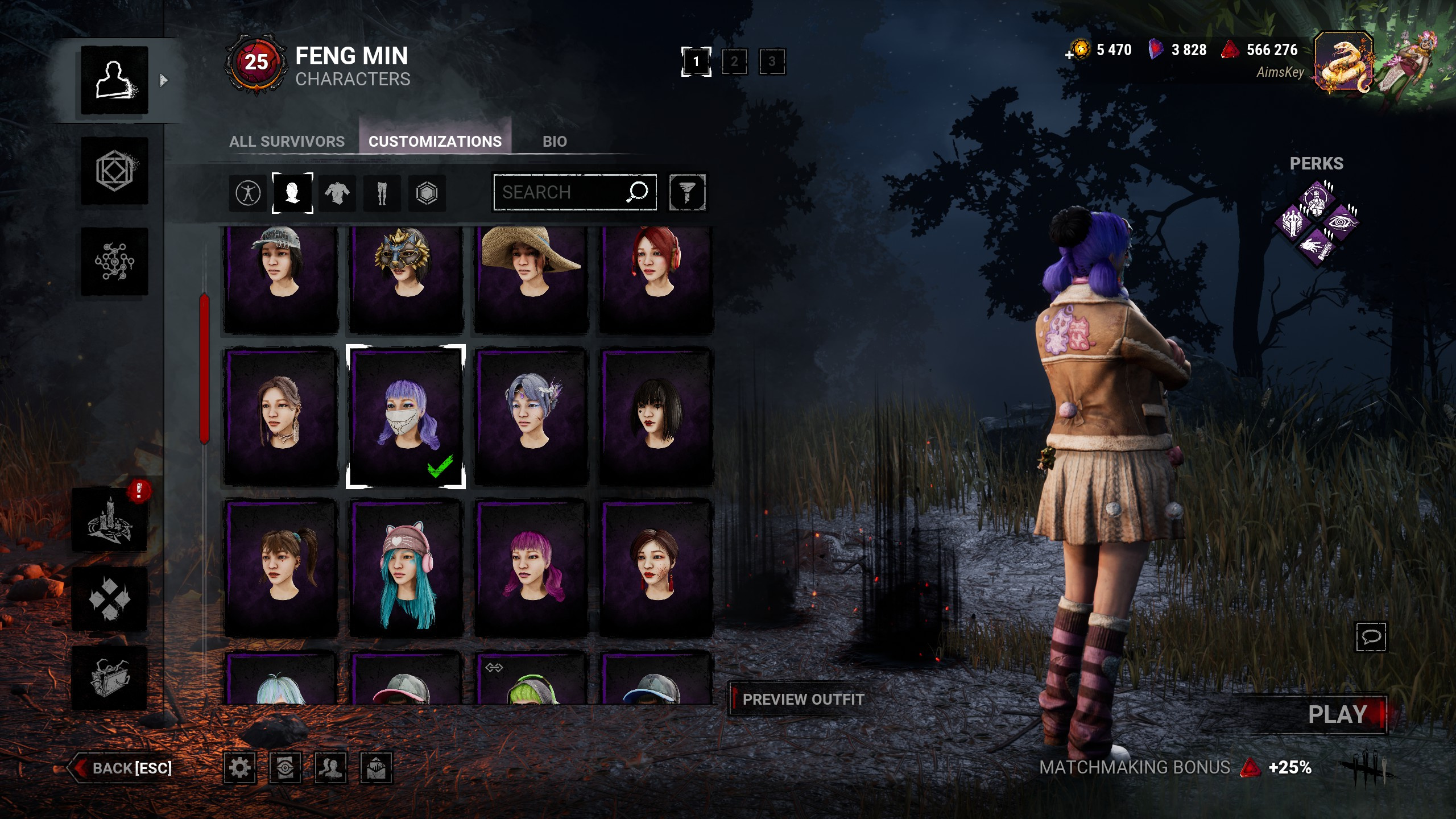Start matchmaking with the PLAY button
This screenshot has width=1456, height=819.
click(1337, 714)
